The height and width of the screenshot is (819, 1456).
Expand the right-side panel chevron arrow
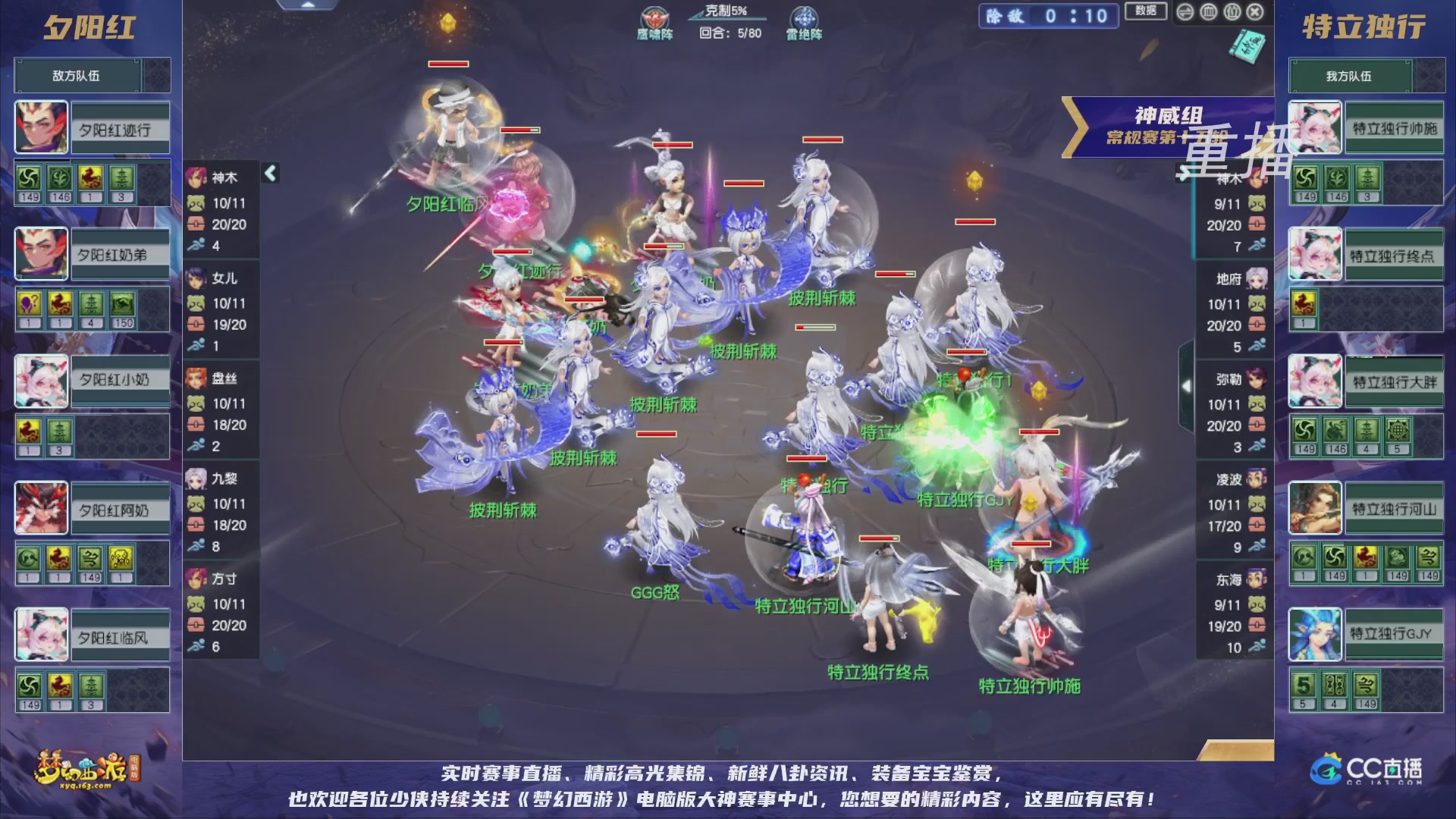pyautogui.click(x=1187, y=387)
